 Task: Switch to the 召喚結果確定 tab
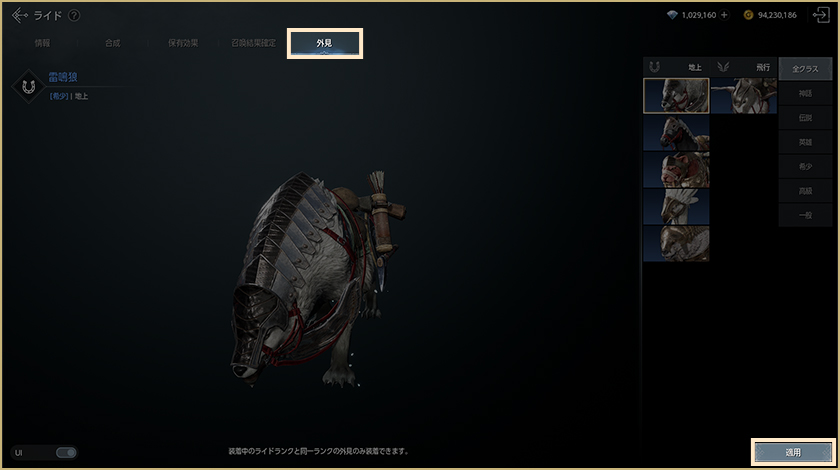[x=254, y=44]
